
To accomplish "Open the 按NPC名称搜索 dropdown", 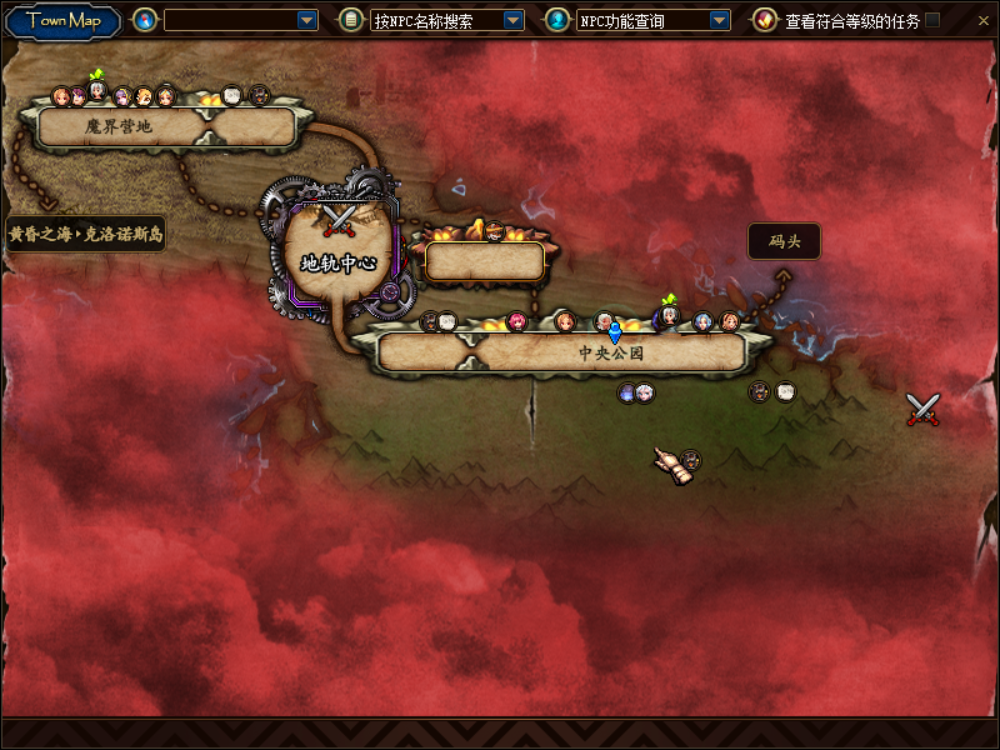I will coord(513,20).
